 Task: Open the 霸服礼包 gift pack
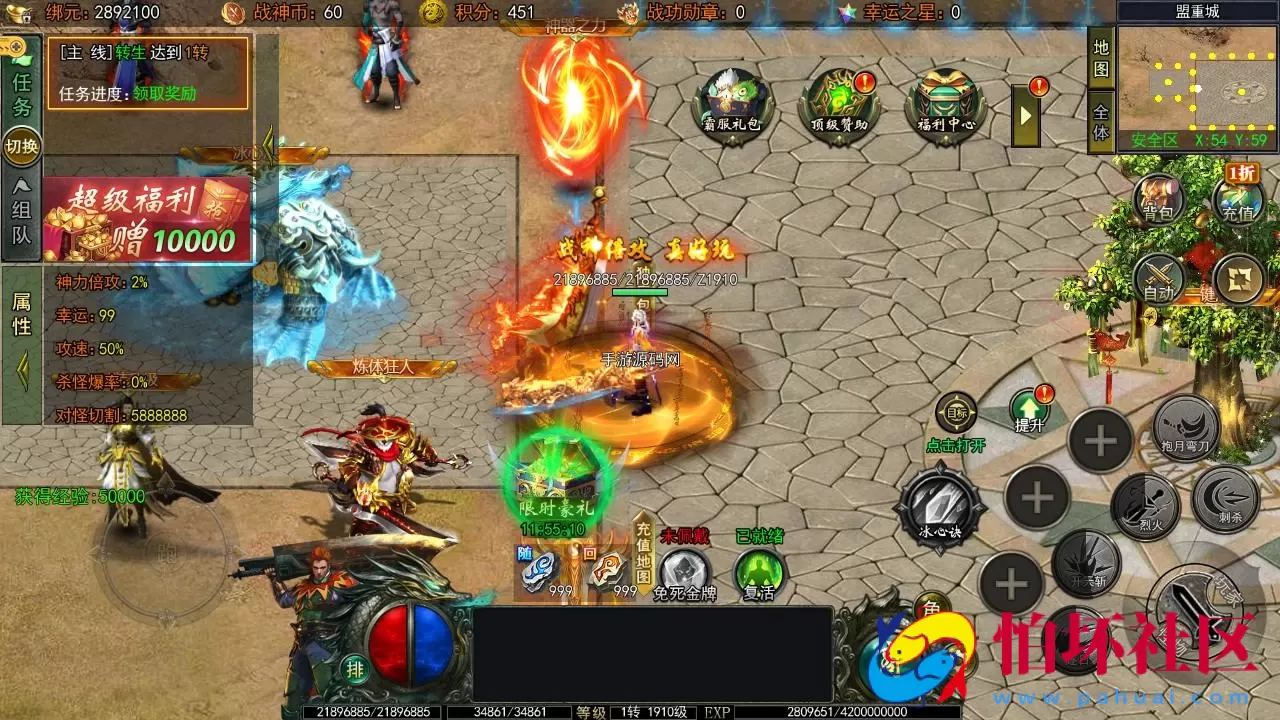click(732, 101)
